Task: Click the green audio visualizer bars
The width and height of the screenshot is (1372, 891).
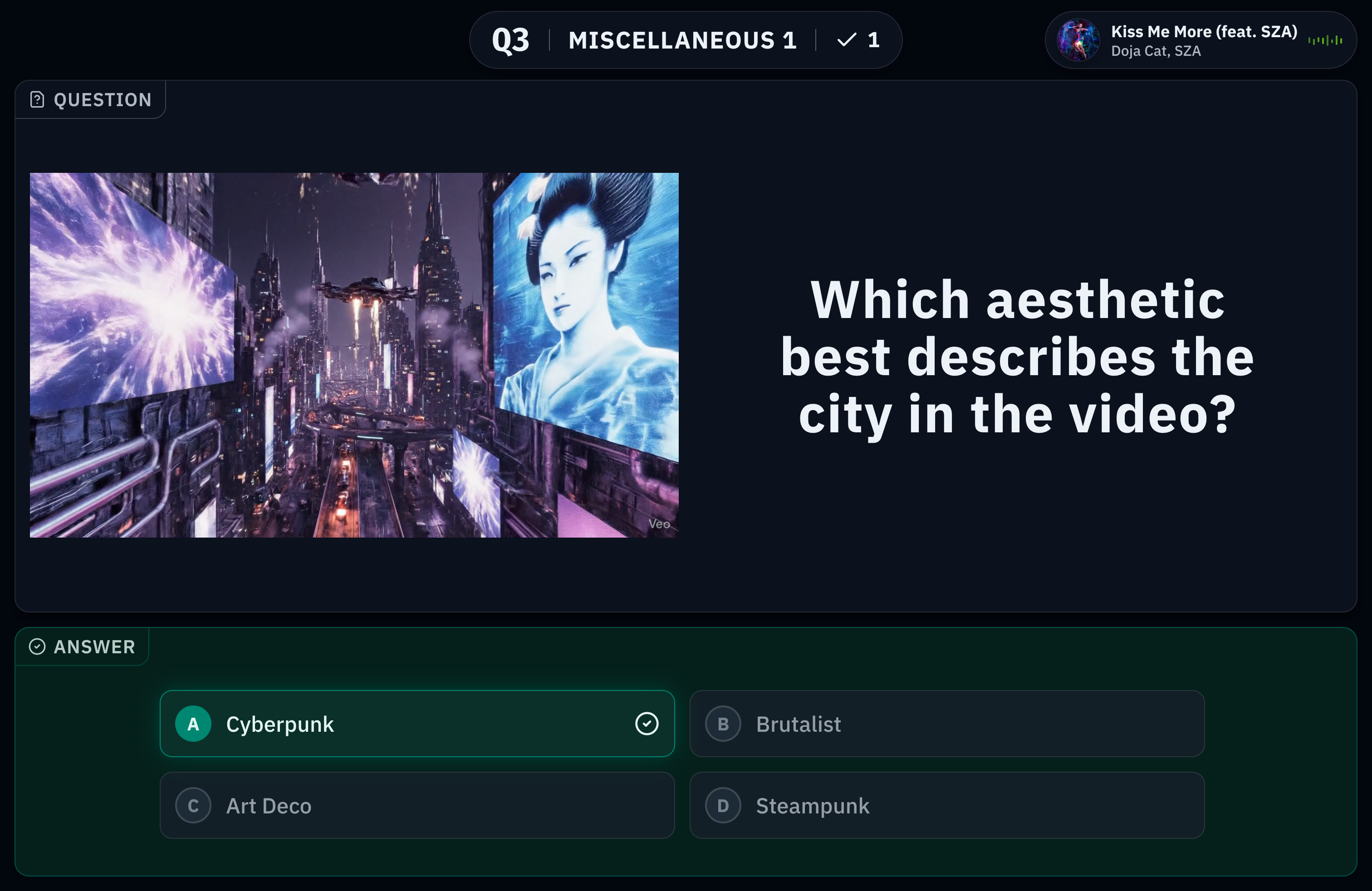Action: tap(1325, 40)
